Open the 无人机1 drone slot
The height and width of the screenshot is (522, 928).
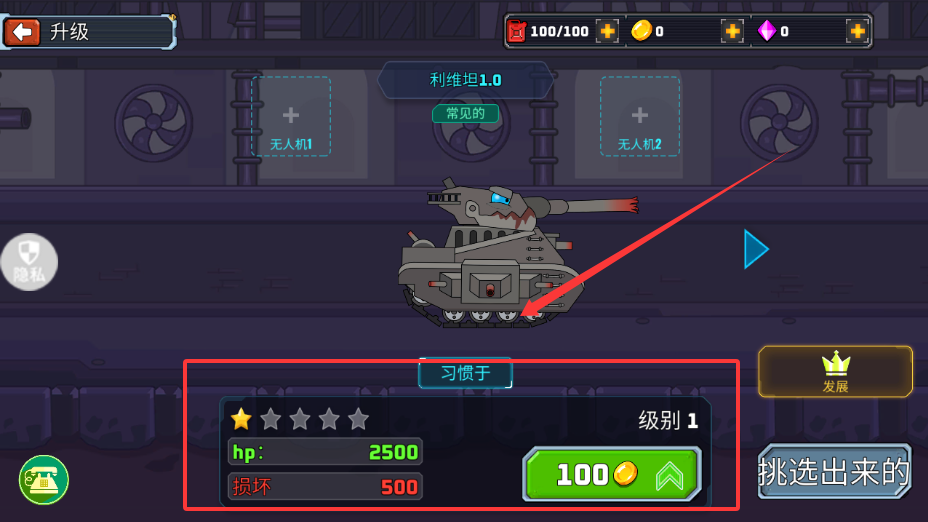pos(291,116)
